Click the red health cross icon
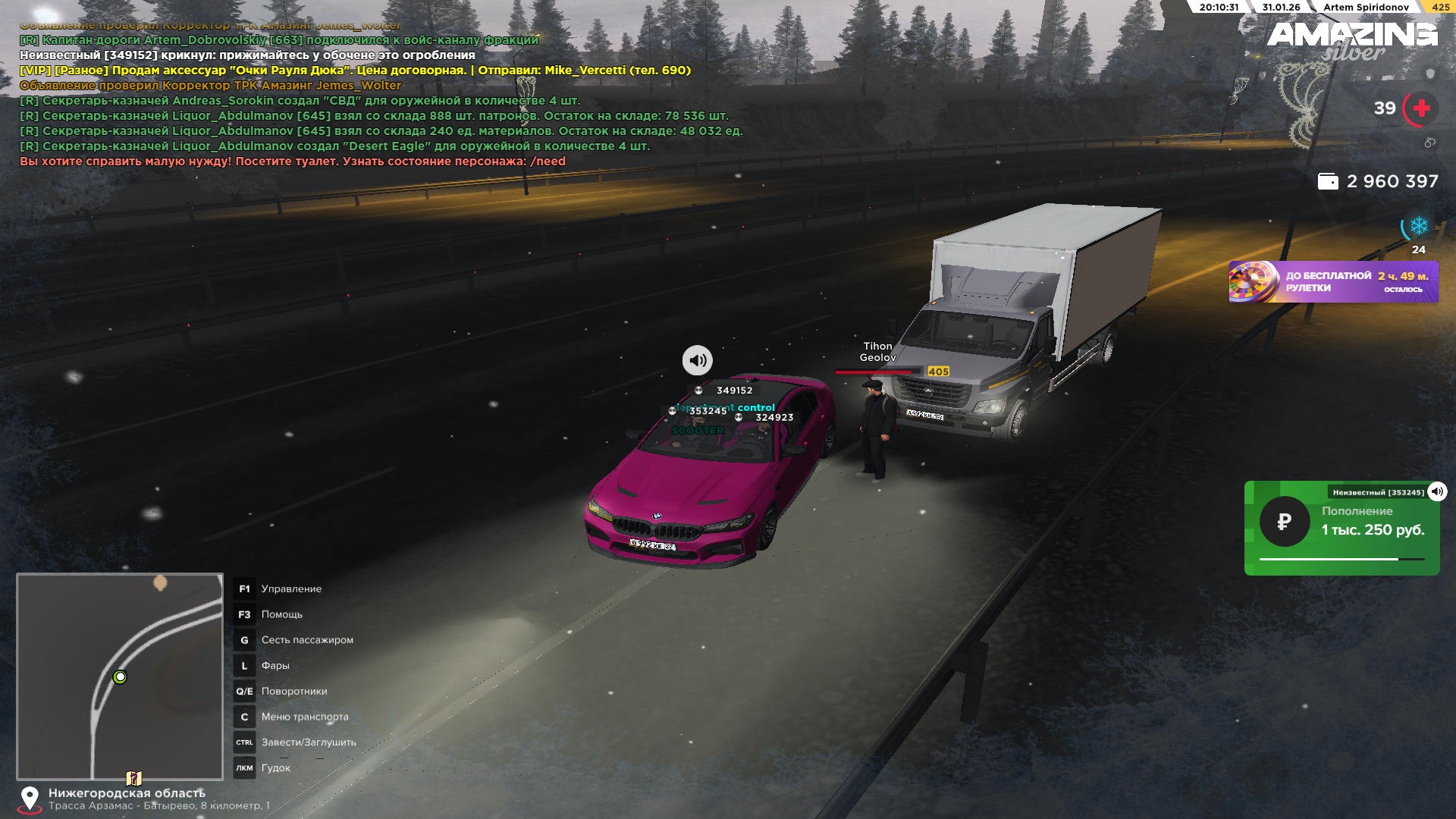Image resolution: width=1456 pixels, height=819 pixels. point(1421,108)
